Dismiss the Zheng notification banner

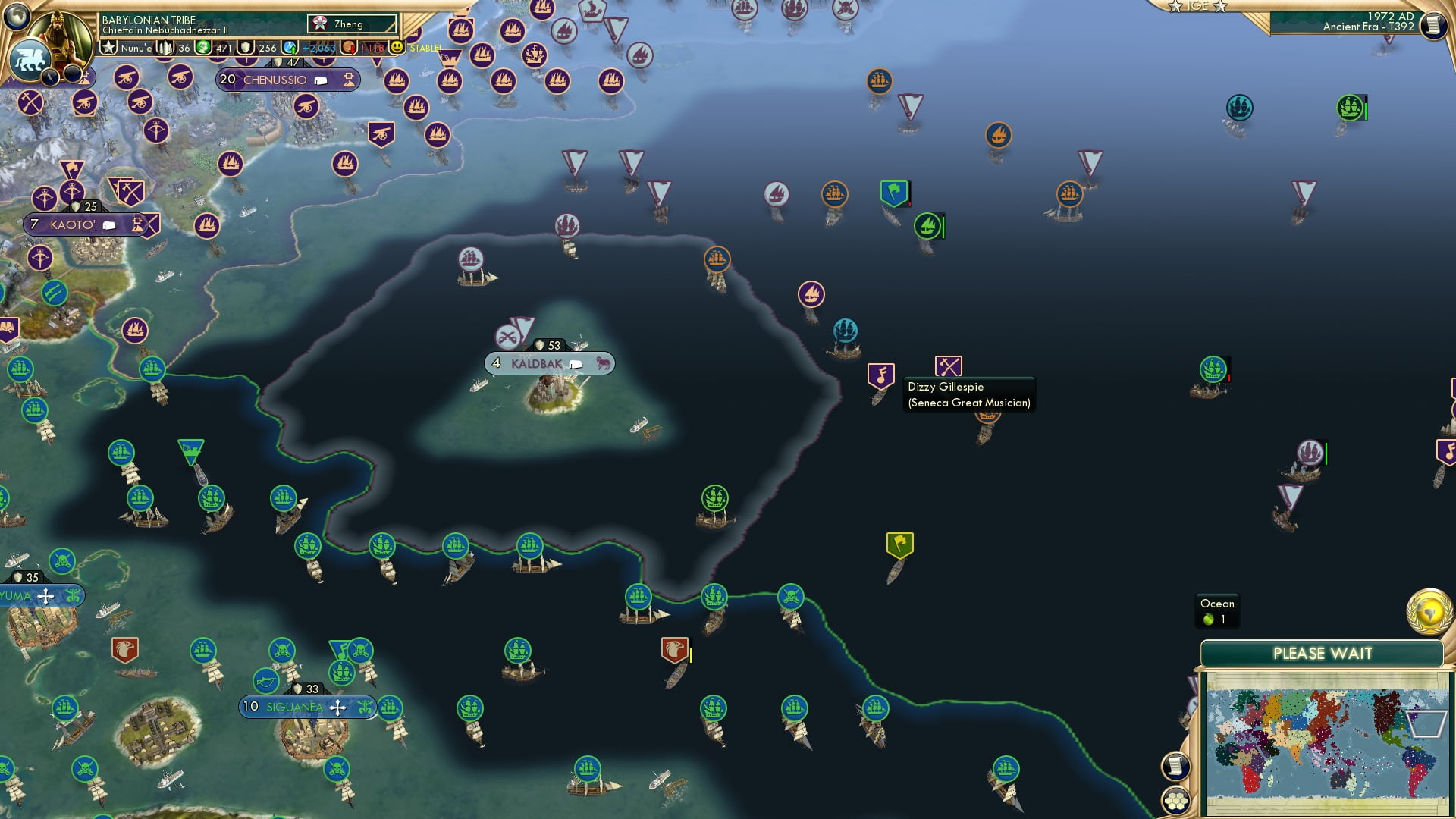tap(350, 24)
